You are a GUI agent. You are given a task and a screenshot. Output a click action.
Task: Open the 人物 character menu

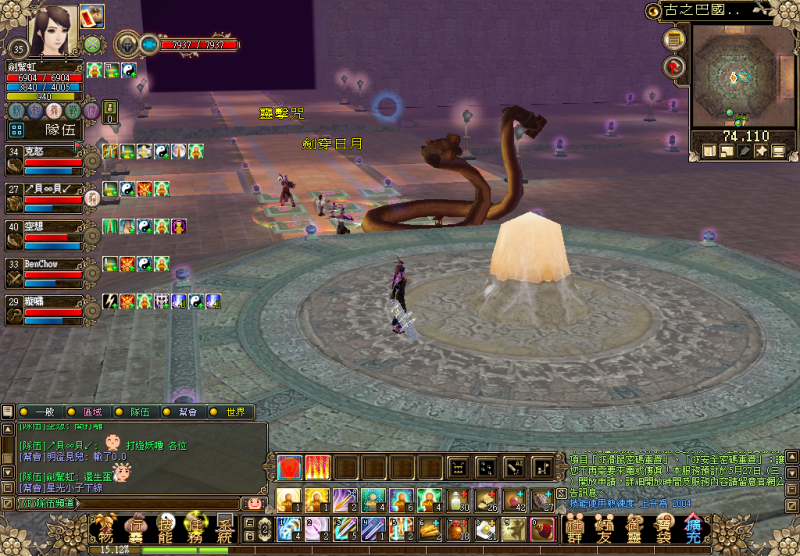coord(105,529)
